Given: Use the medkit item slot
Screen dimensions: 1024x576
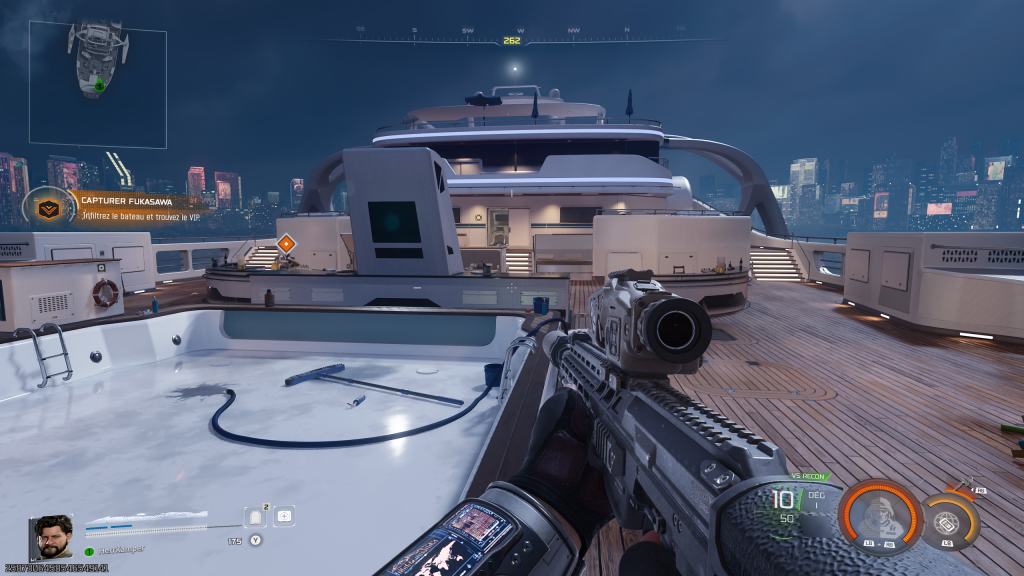Looking at the screenshot, I should click(285, 516).
